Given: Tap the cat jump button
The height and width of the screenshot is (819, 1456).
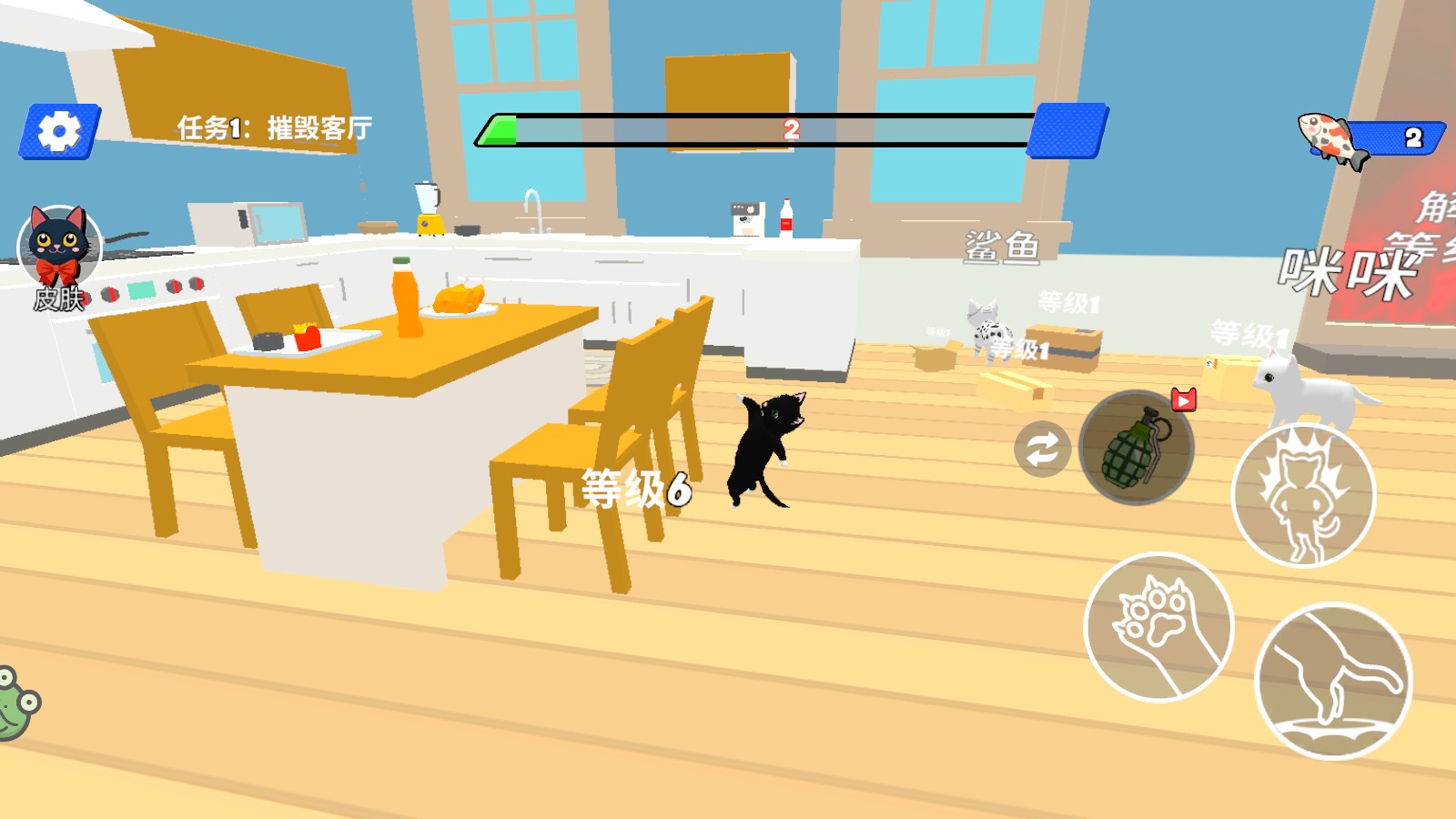Looking at the screenshot, I should click(x=1333, y=681).
